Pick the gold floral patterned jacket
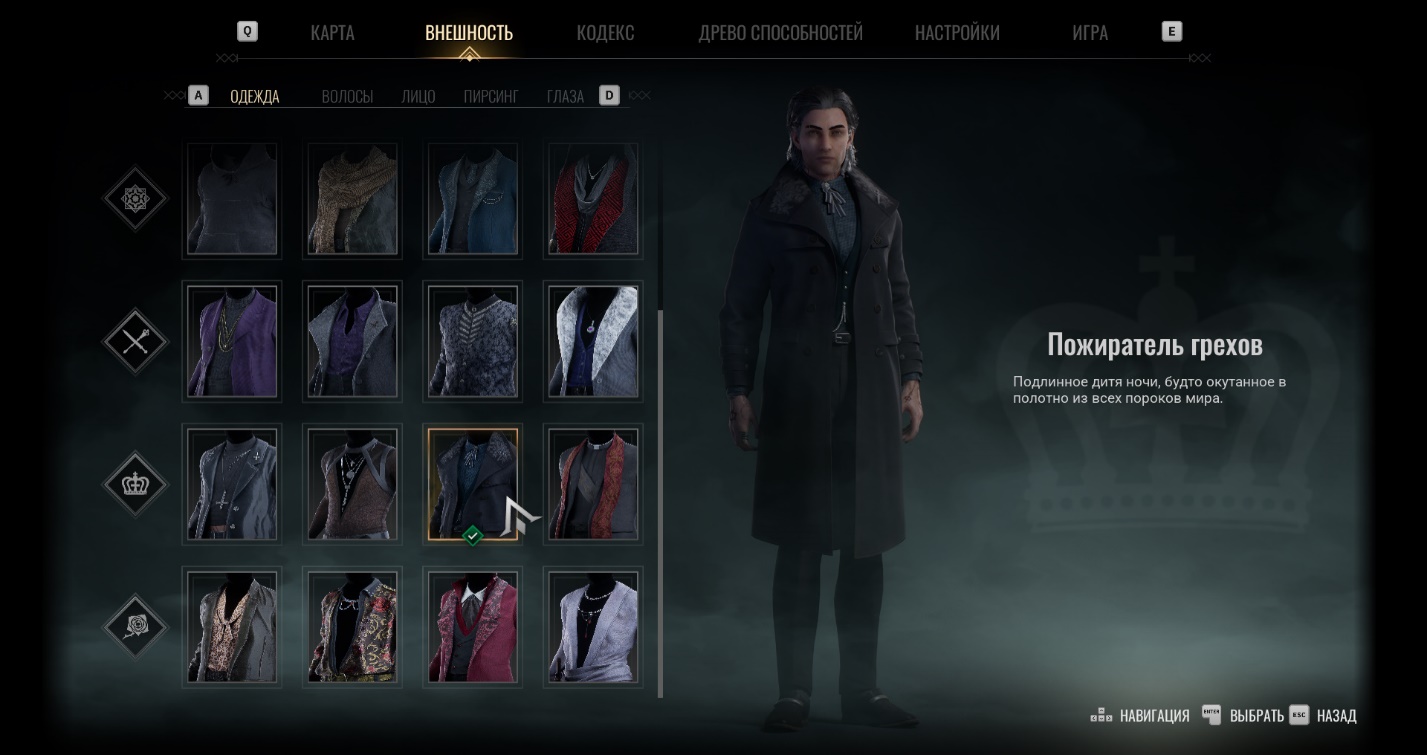This screenshot has height=755, width=1427. coord(352,627)
